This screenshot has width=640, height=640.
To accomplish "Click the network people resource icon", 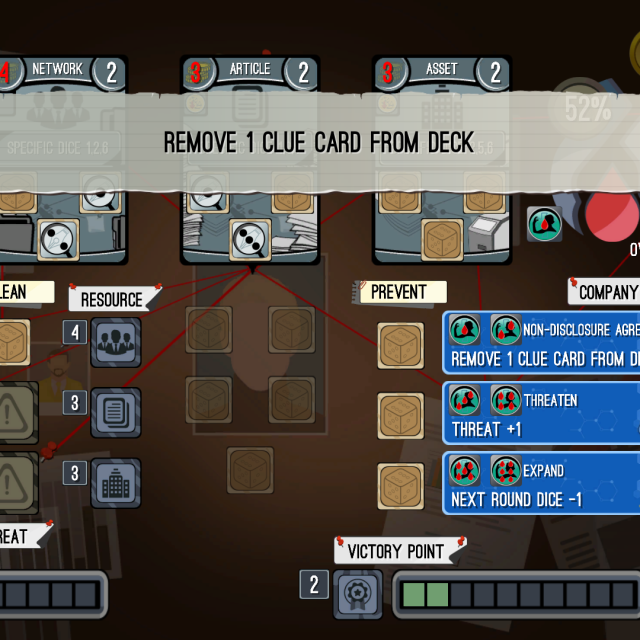I will coord(116,342).
